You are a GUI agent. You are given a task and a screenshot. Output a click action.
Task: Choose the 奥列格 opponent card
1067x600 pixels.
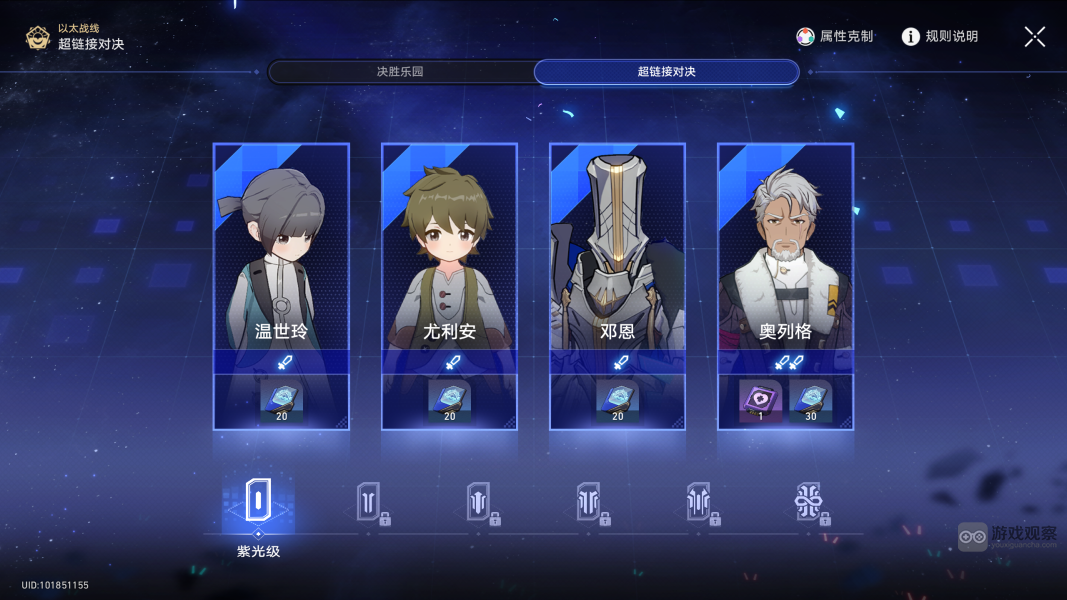[x=785, y=260]
